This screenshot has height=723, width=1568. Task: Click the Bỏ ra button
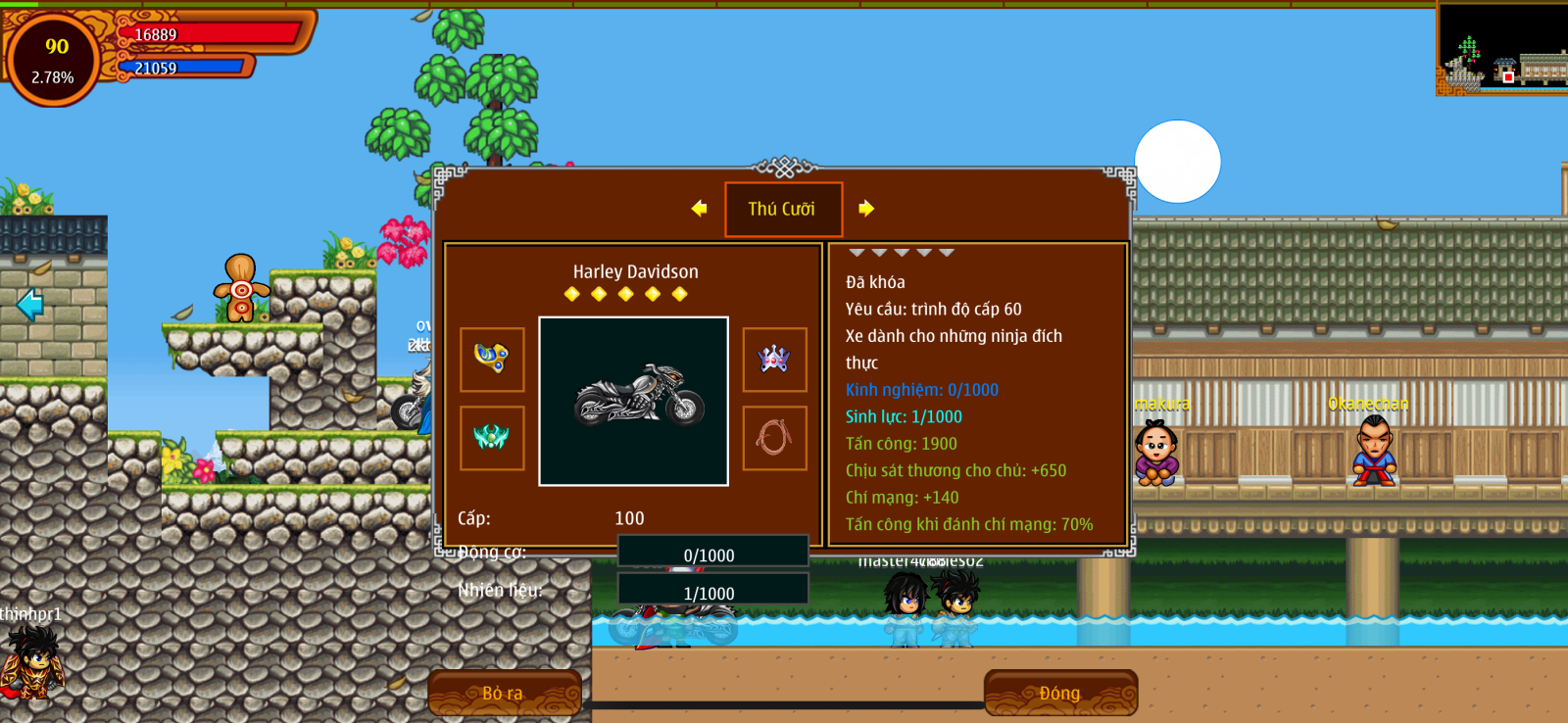click(504, 693)
